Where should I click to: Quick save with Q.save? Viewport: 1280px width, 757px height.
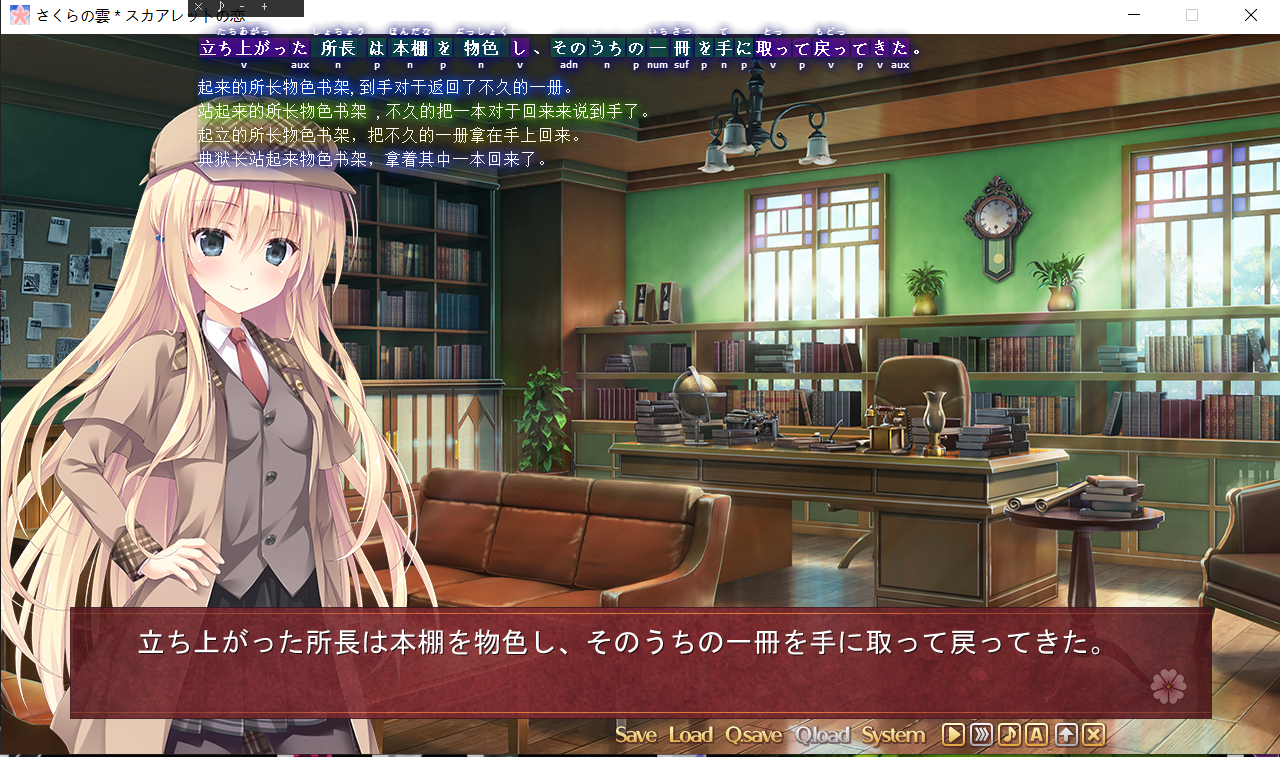[x=754, y=735]
